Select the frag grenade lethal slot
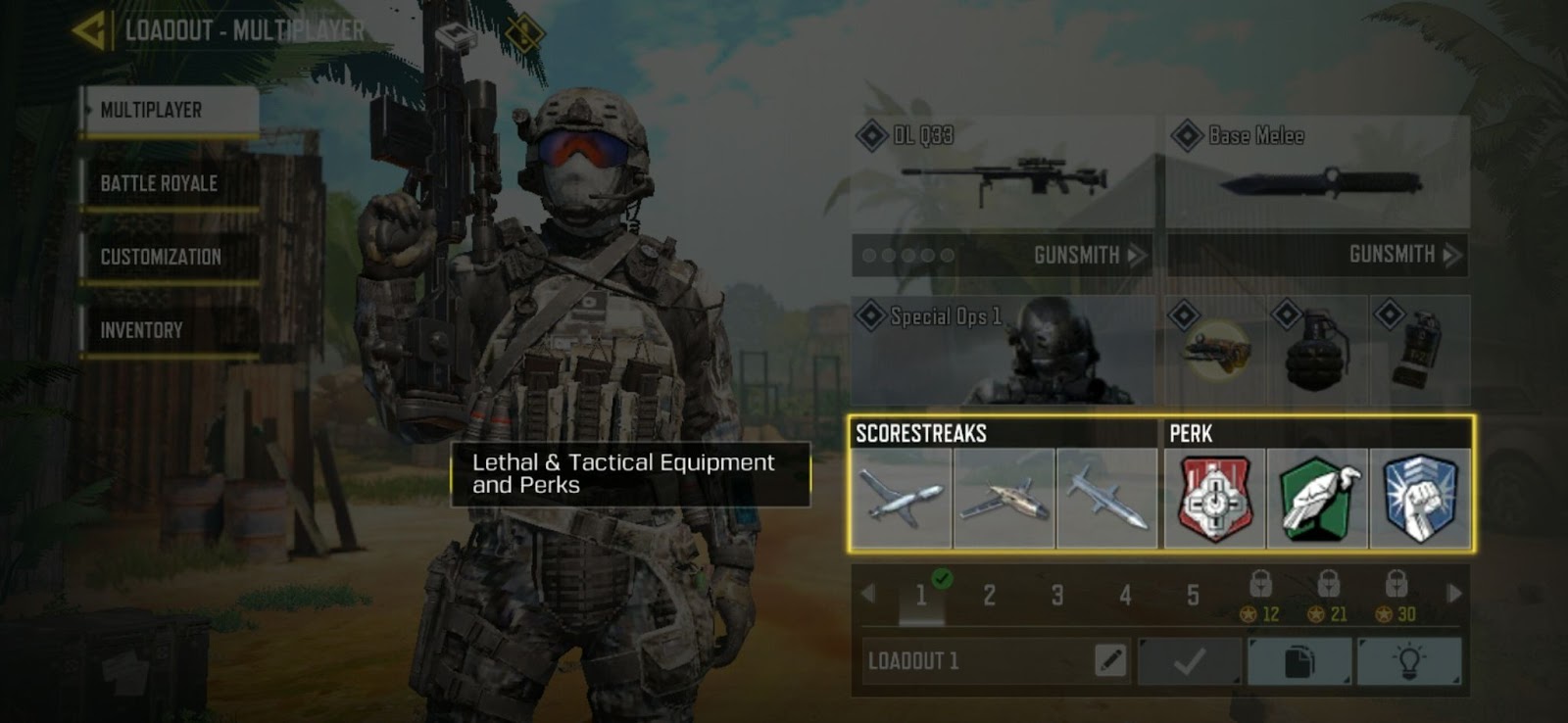This screenshot has width=1568, height=723. pyautogui.click(x=1316, y=351)
